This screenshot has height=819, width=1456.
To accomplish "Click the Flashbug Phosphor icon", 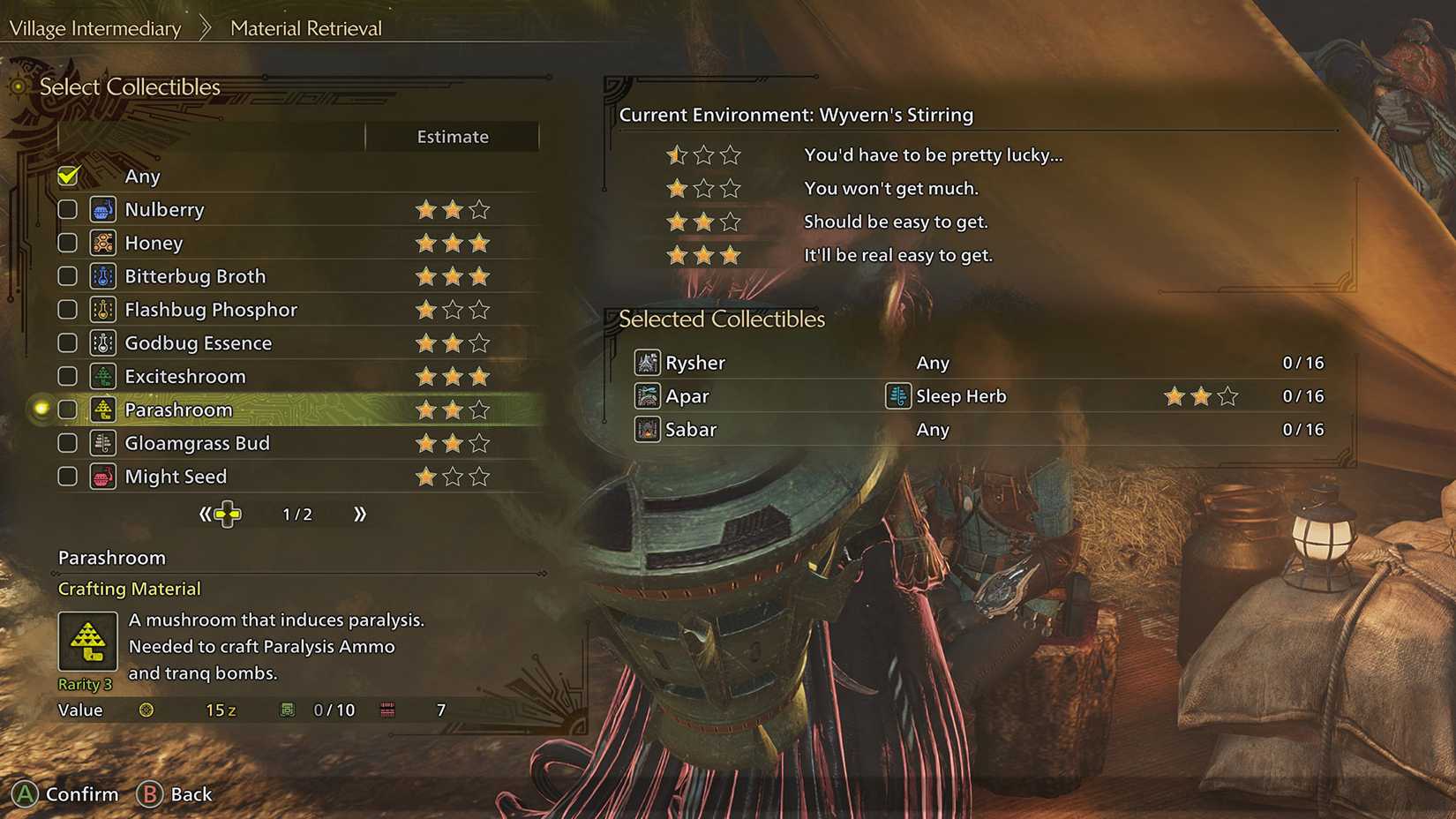I will [103, 310].
